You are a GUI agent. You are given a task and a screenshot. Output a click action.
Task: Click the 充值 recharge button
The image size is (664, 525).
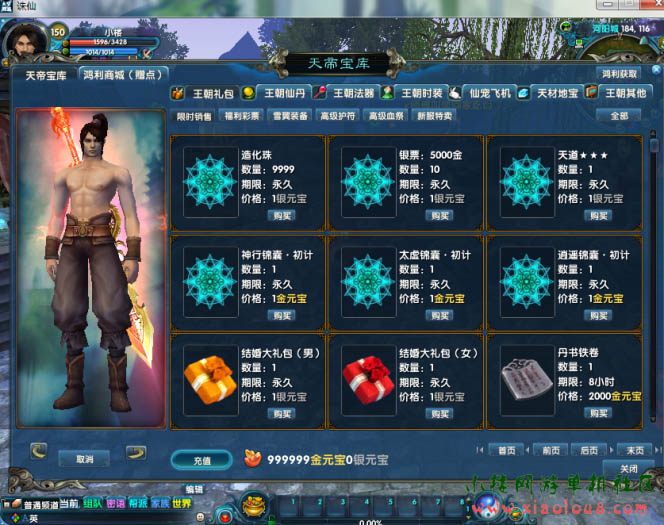202,460
